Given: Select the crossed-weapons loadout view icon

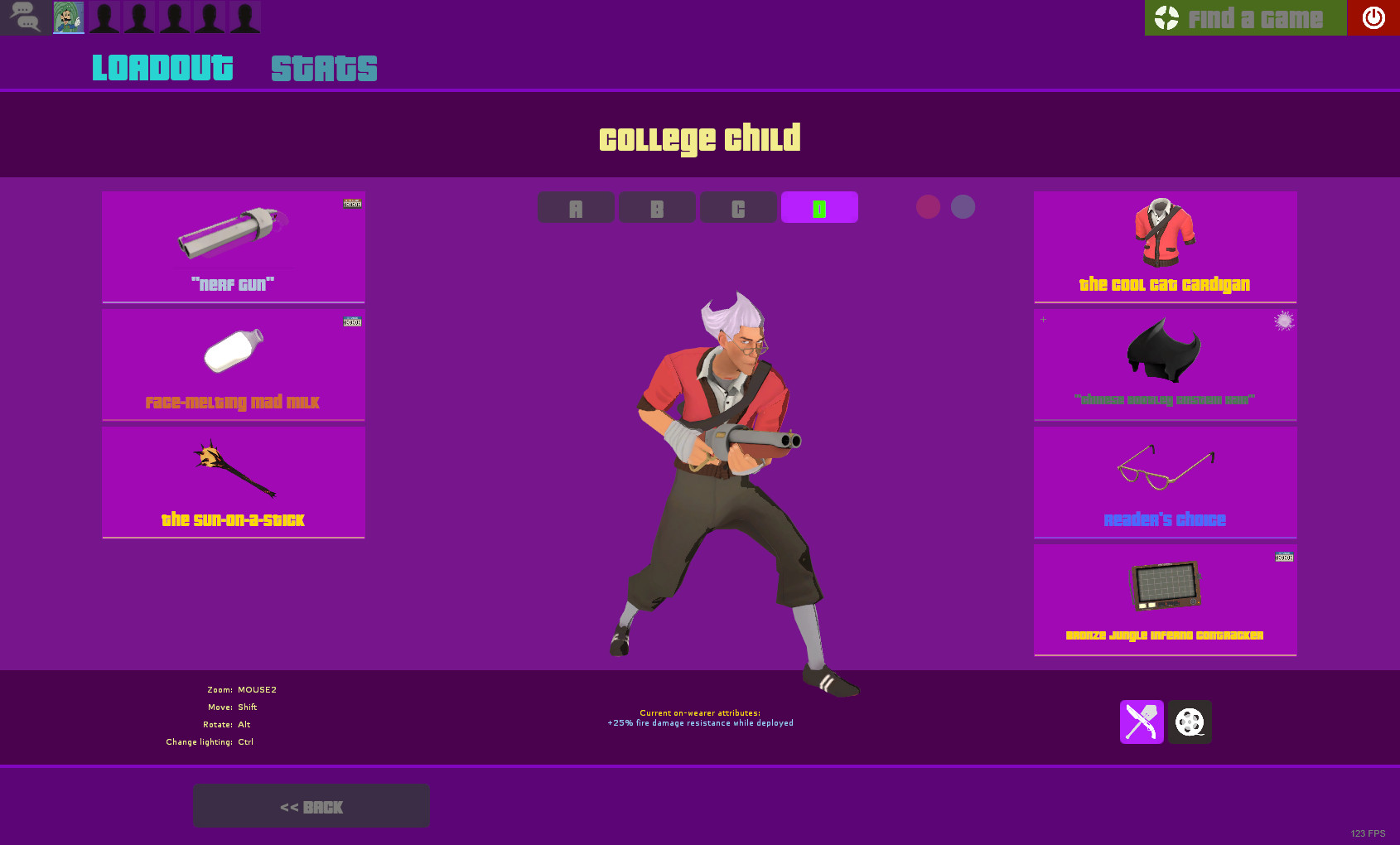Looking at the screenshot, I should point(1141,722).
